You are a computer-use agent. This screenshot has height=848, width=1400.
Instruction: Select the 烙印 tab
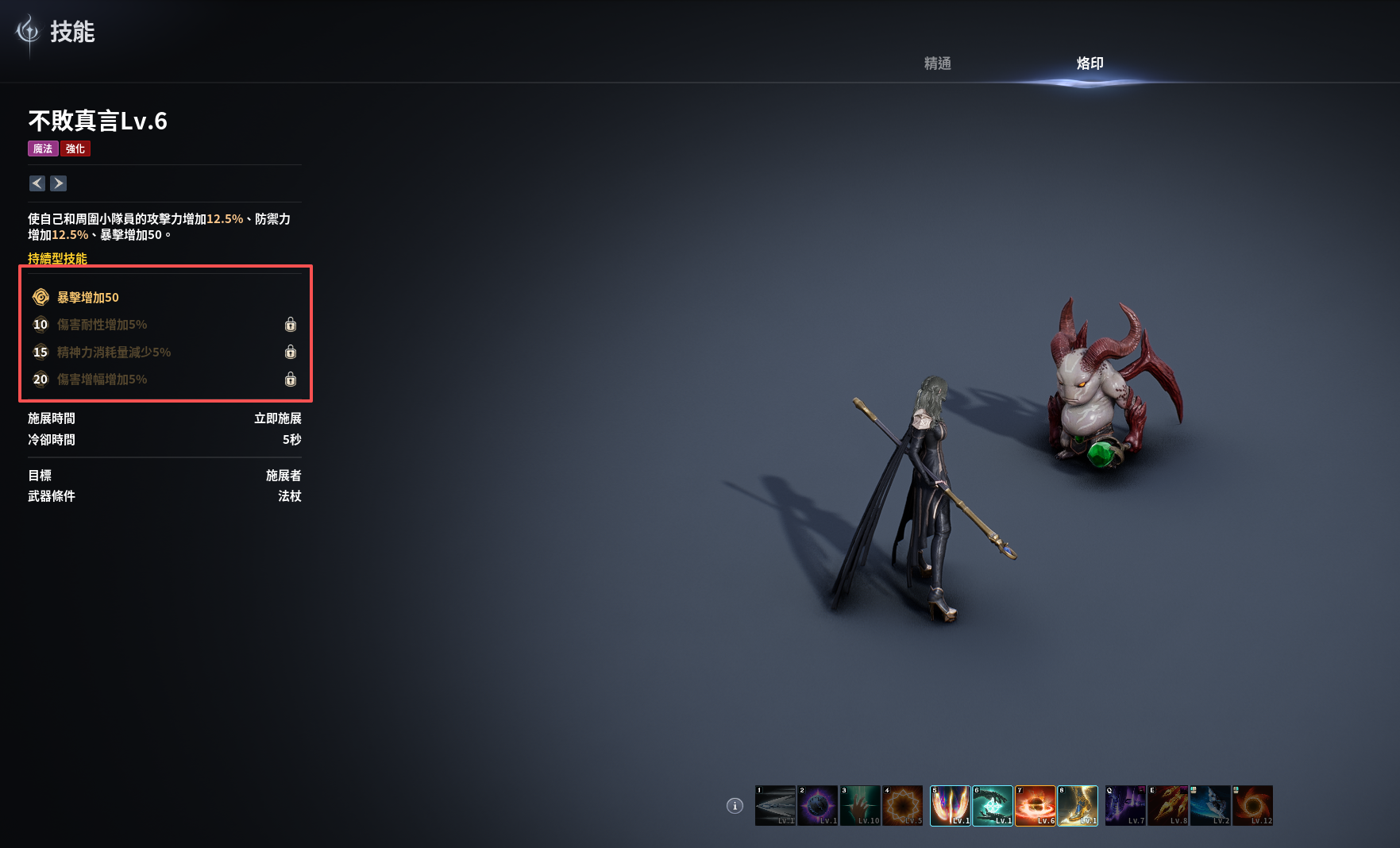coord(1090,64)
